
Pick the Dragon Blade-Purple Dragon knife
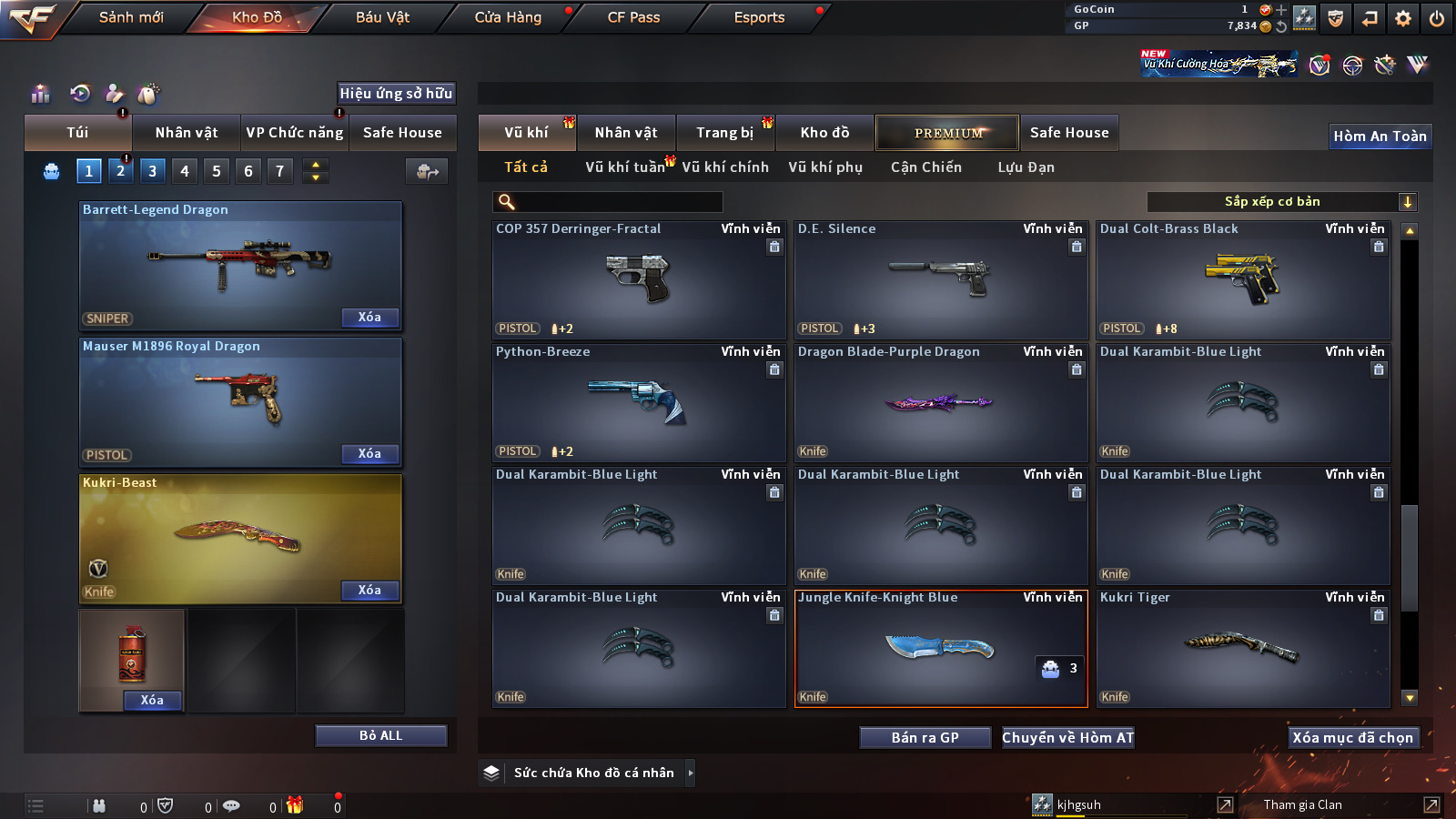click(x=941, y=402)
